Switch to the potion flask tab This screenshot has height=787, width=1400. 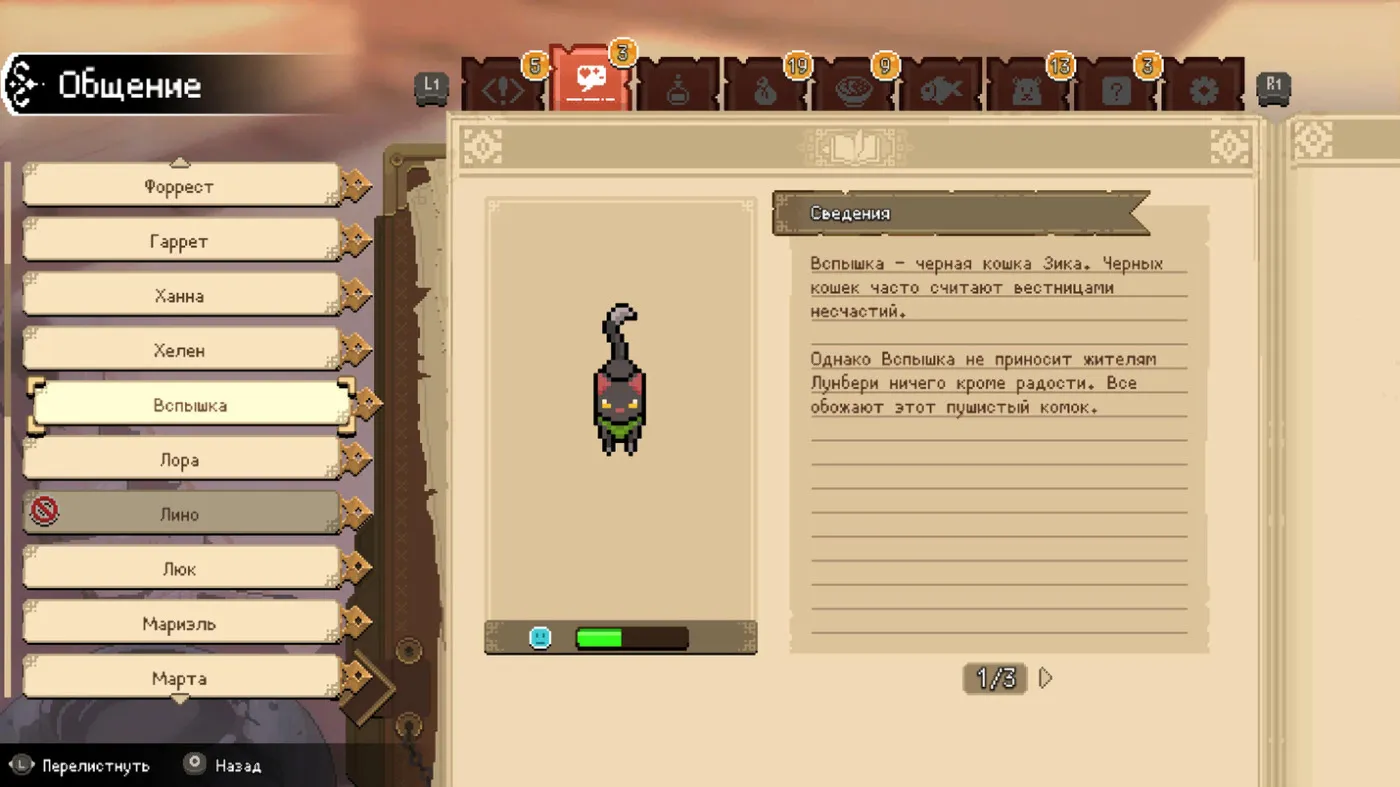(x=678, y=88)
